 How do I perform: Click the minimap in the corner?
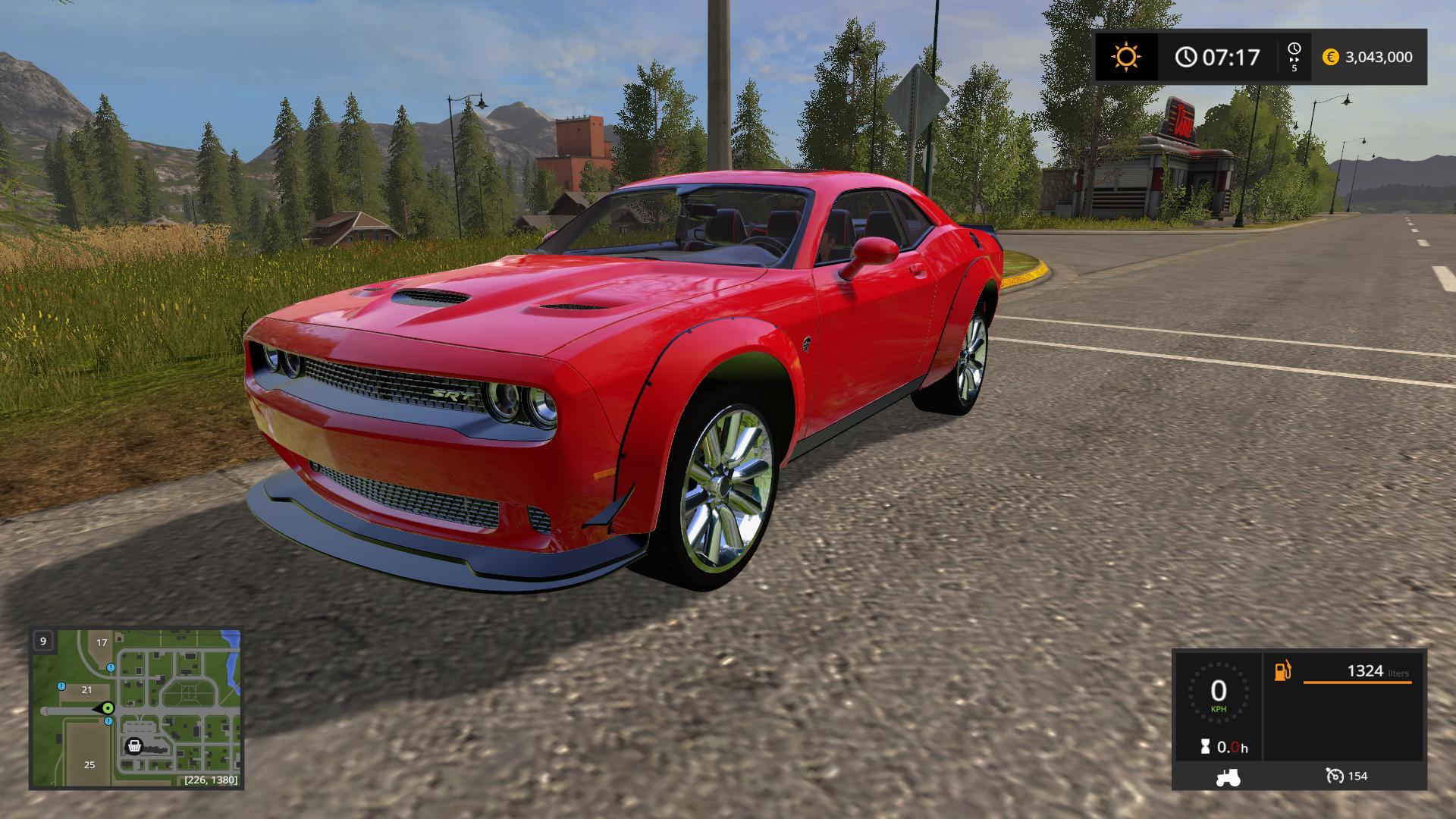(x=136, y=708)
